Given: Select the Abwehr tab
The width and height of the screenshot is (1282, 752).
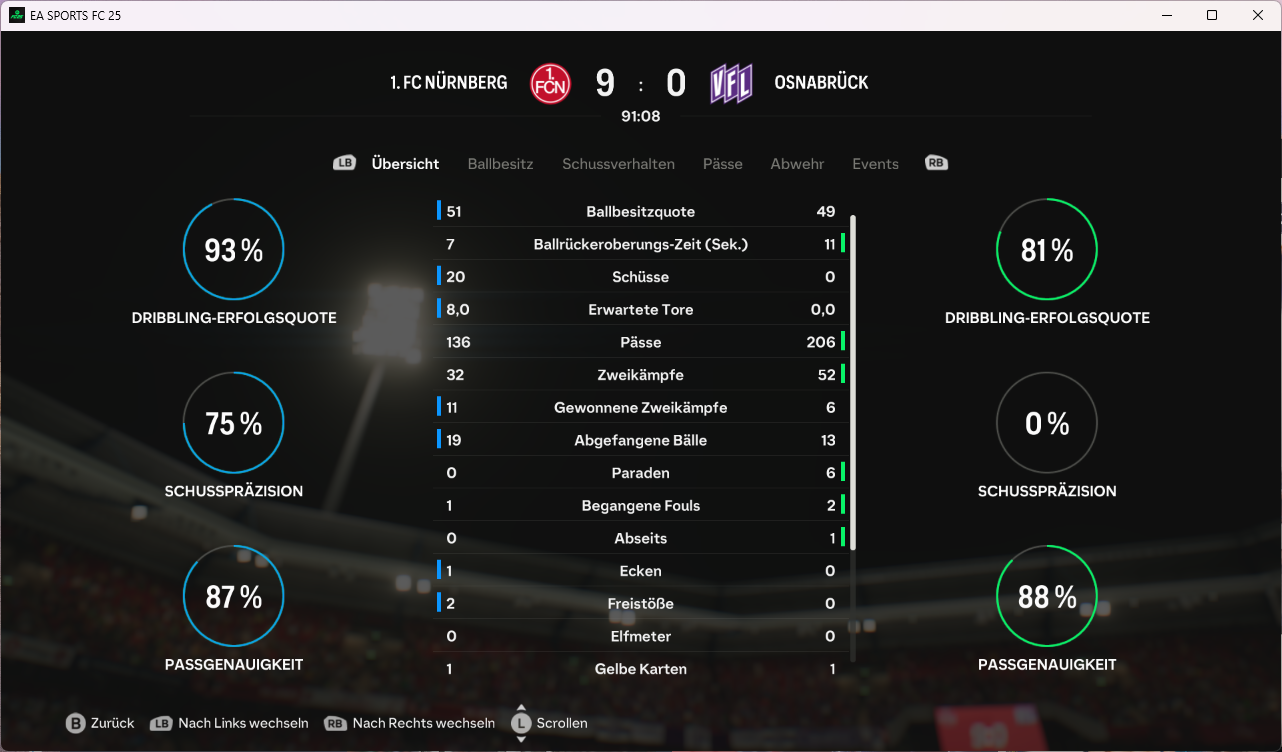Looking at the screenshot, I should [x=797, y=164].
